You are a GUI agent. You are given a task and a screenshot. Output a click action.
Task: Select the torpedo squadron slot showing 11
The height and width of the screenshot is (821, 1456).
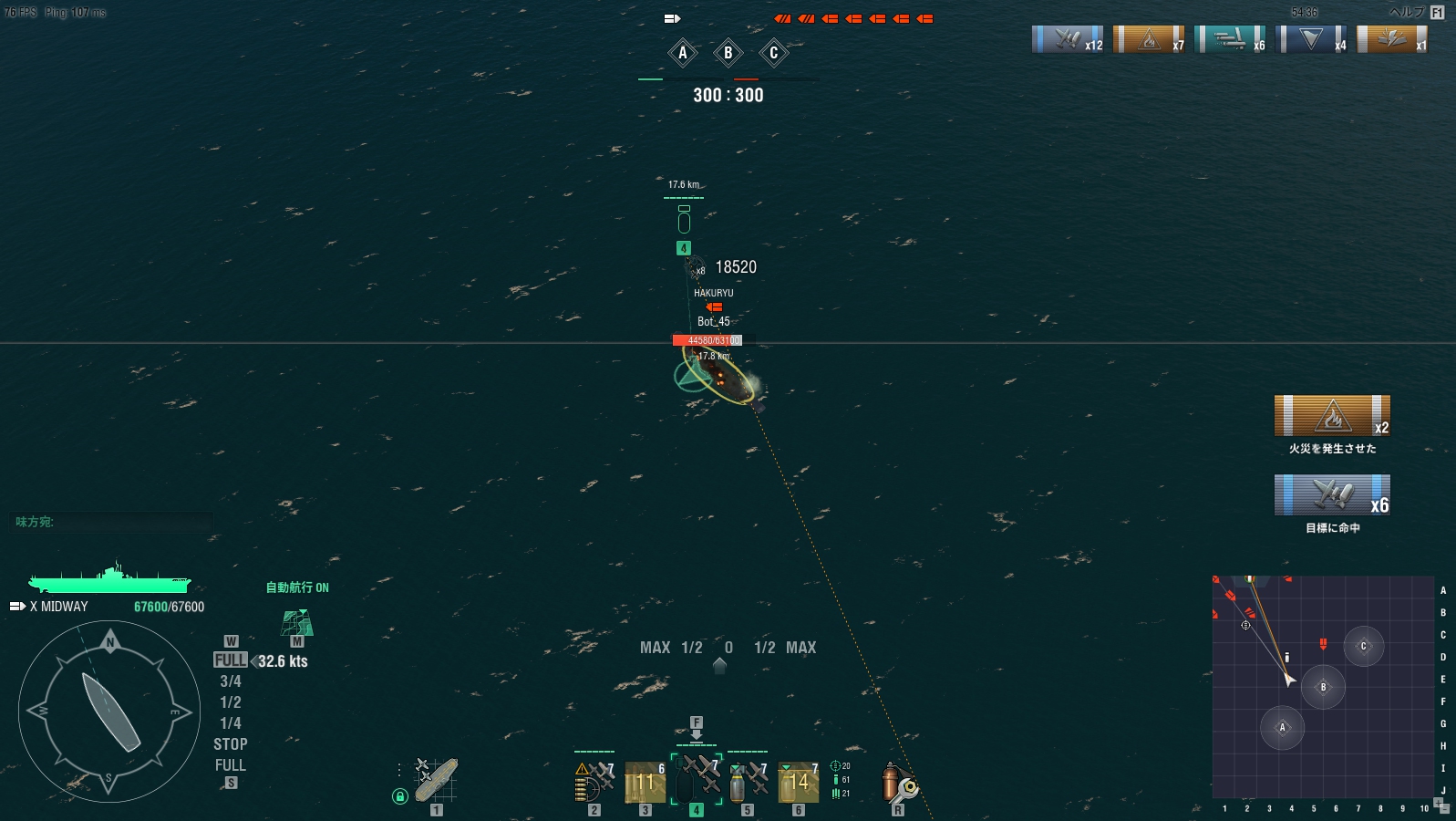coord(645,782)
